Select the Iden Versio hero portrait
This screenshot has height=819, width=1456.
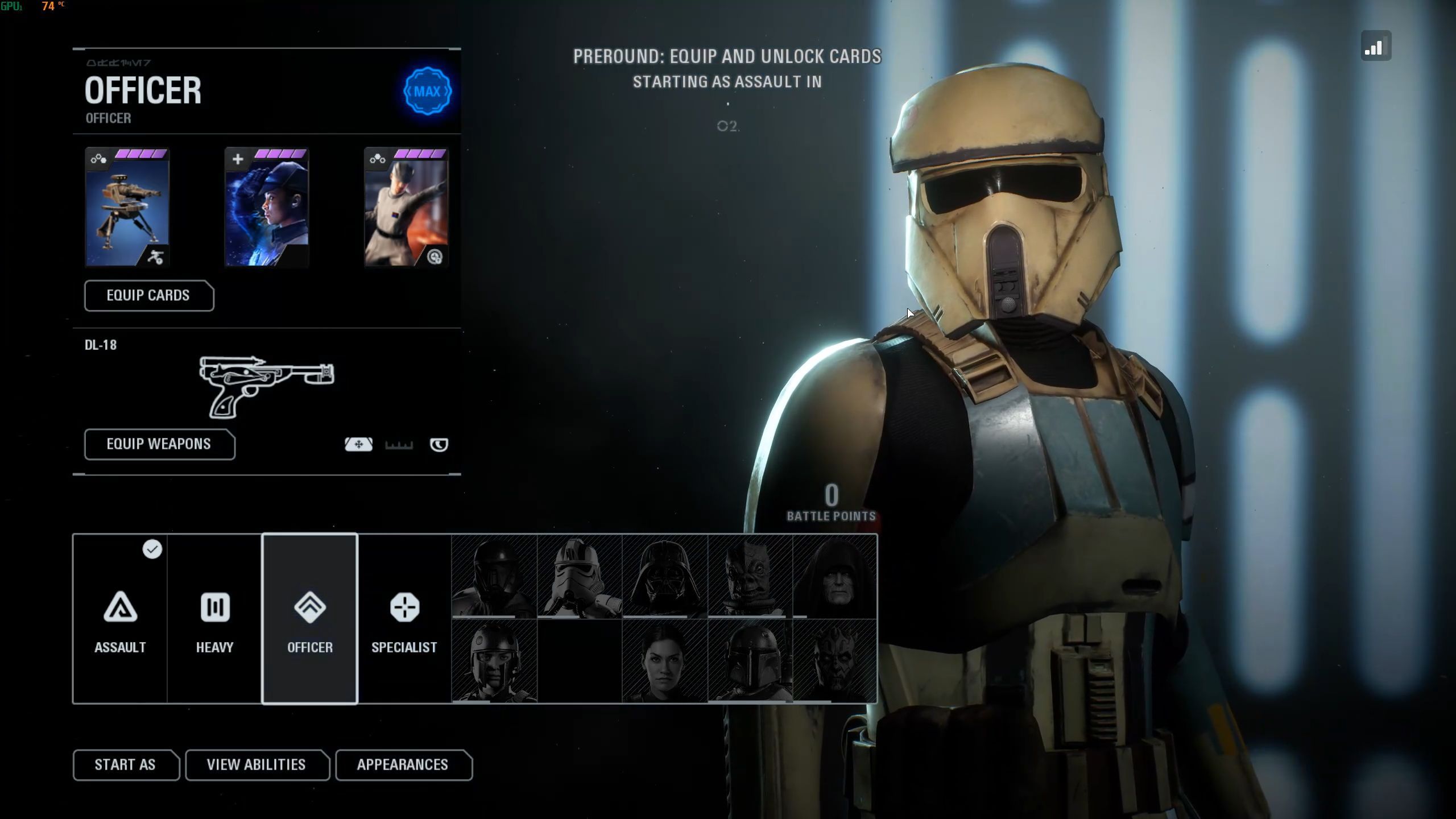(665, 661)
